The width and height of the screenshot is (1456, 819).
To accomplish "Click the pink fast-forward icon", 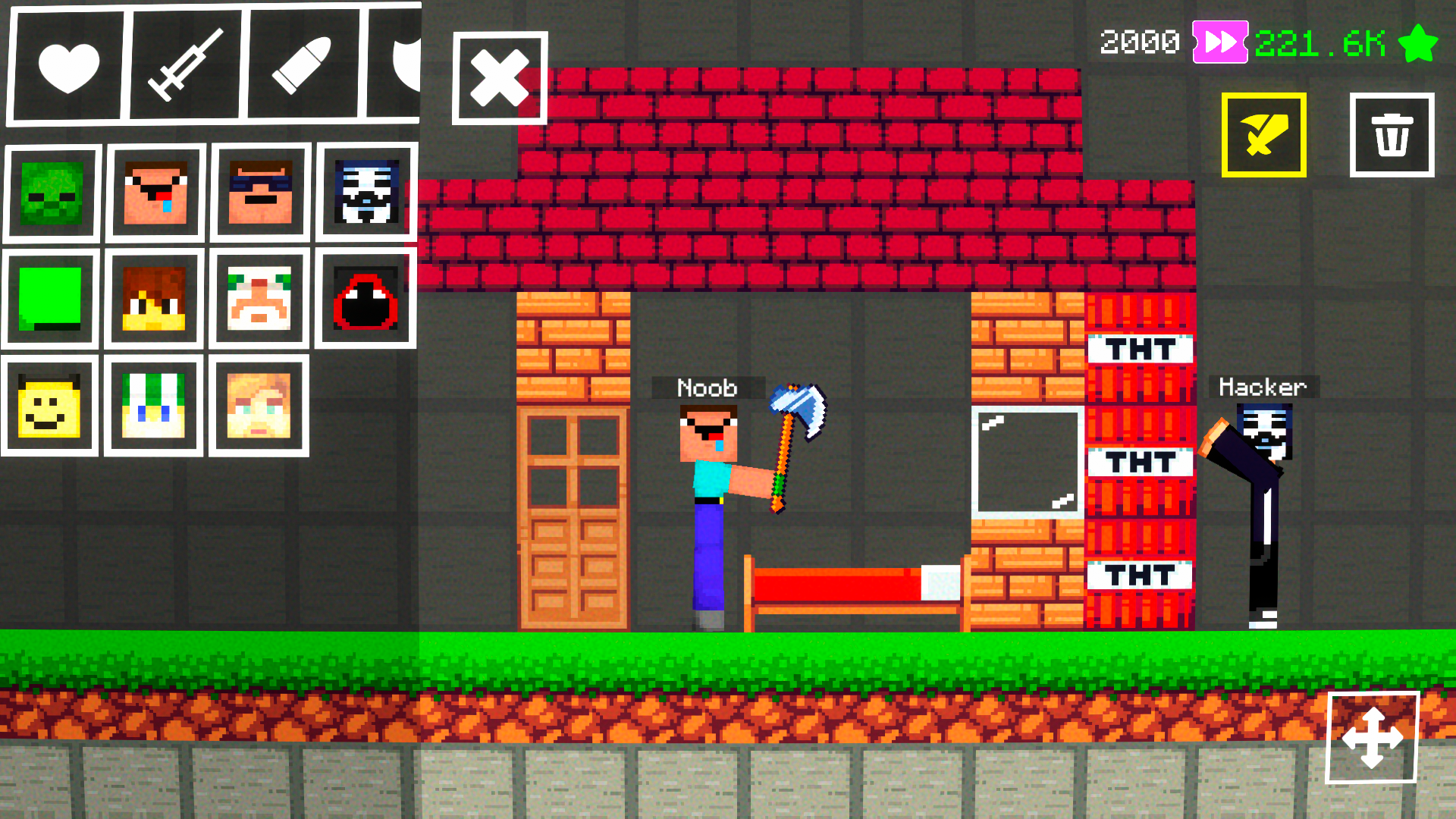I will (x=1218, y=43).
